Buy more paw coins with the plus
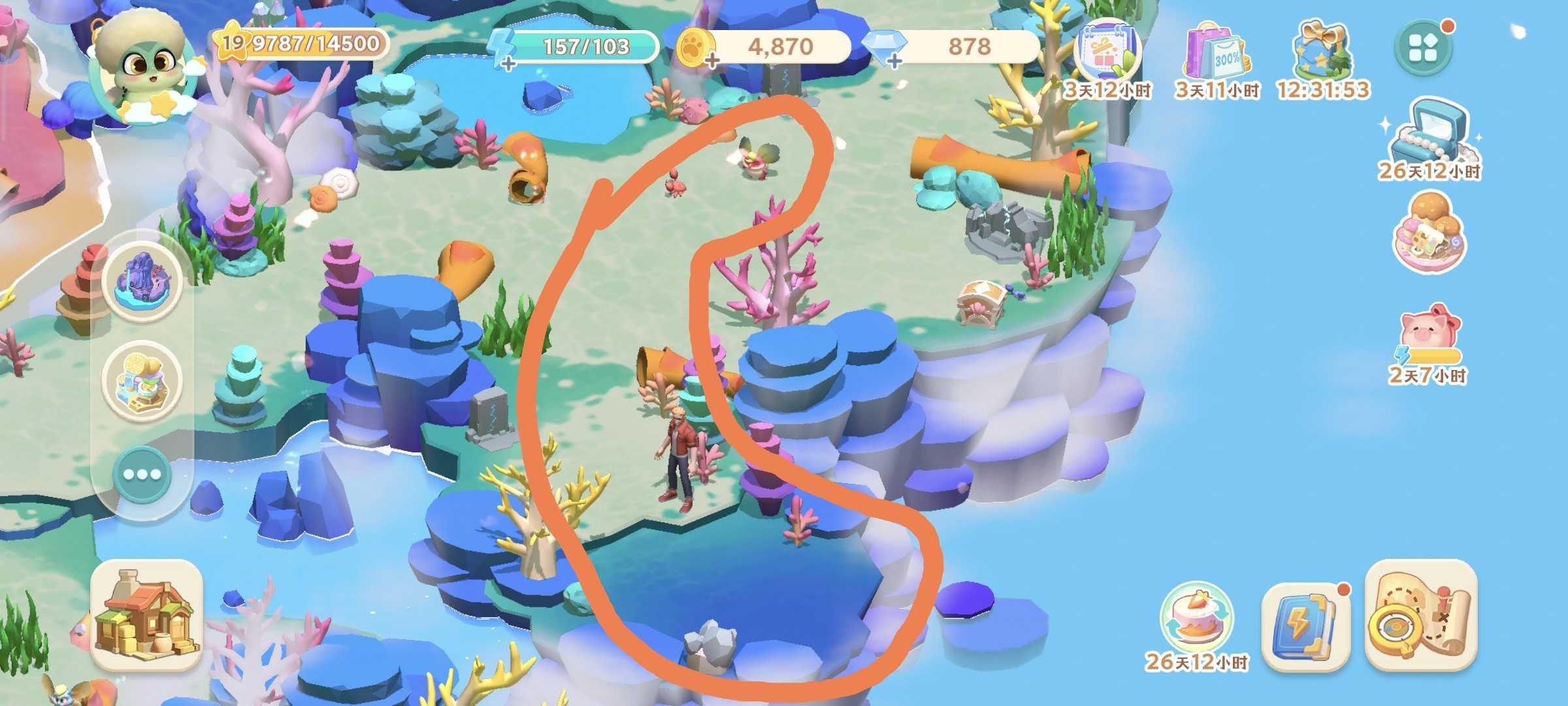Viewport: 1568px width, 706px height. (x=710, y=61)
